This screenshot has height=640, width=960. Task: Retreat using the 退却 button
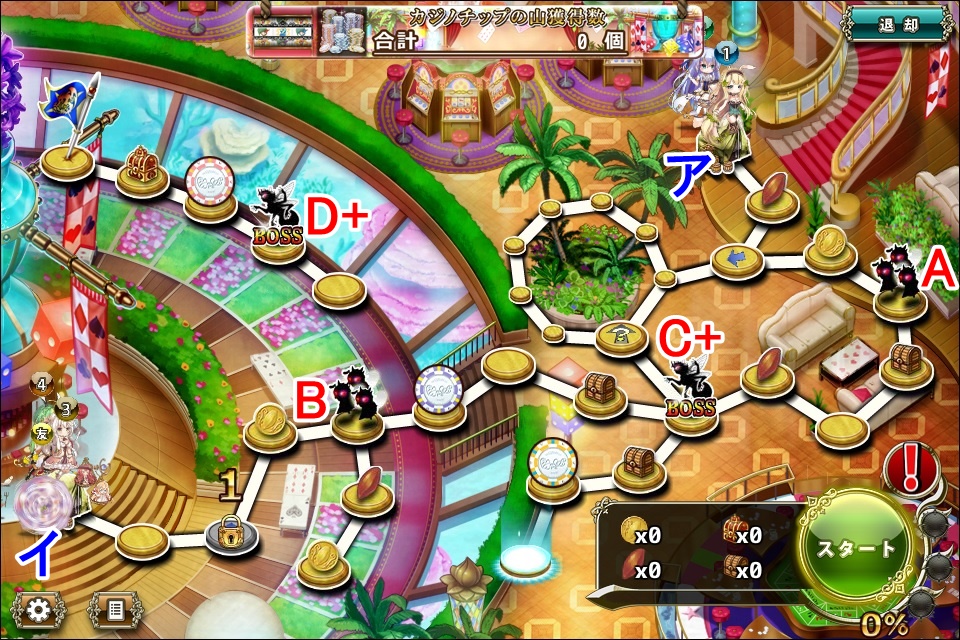tap(895, 23)
